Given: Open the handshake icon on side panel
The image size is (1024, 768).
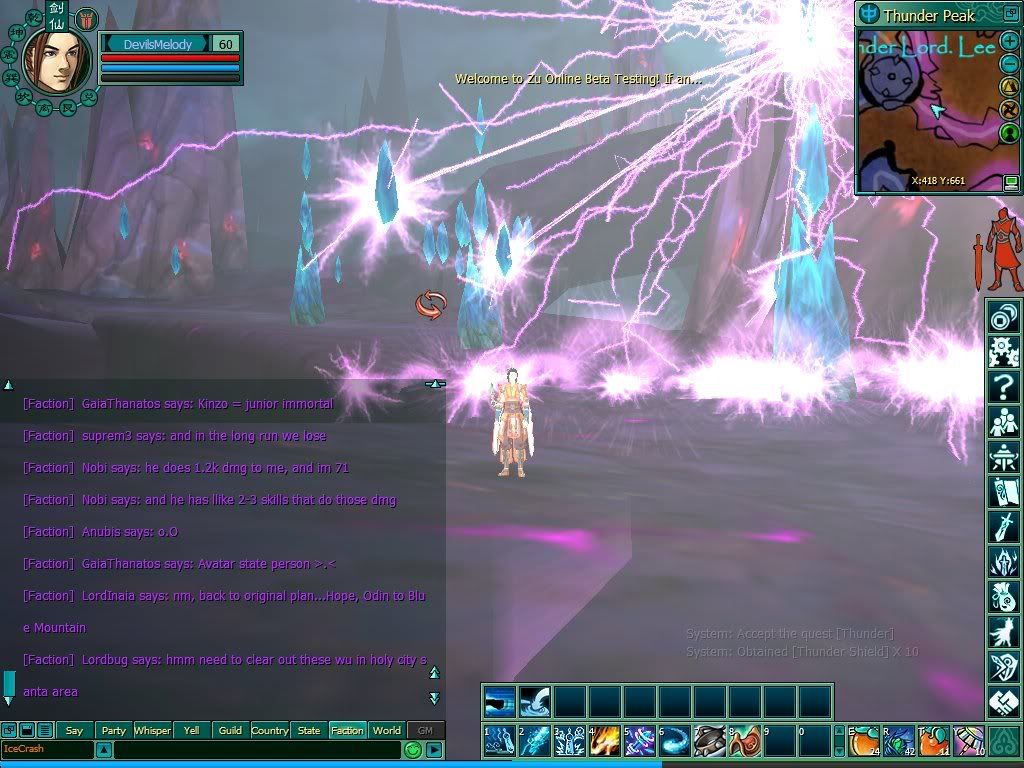Looking at the screenshot, I should (1003, 702).
